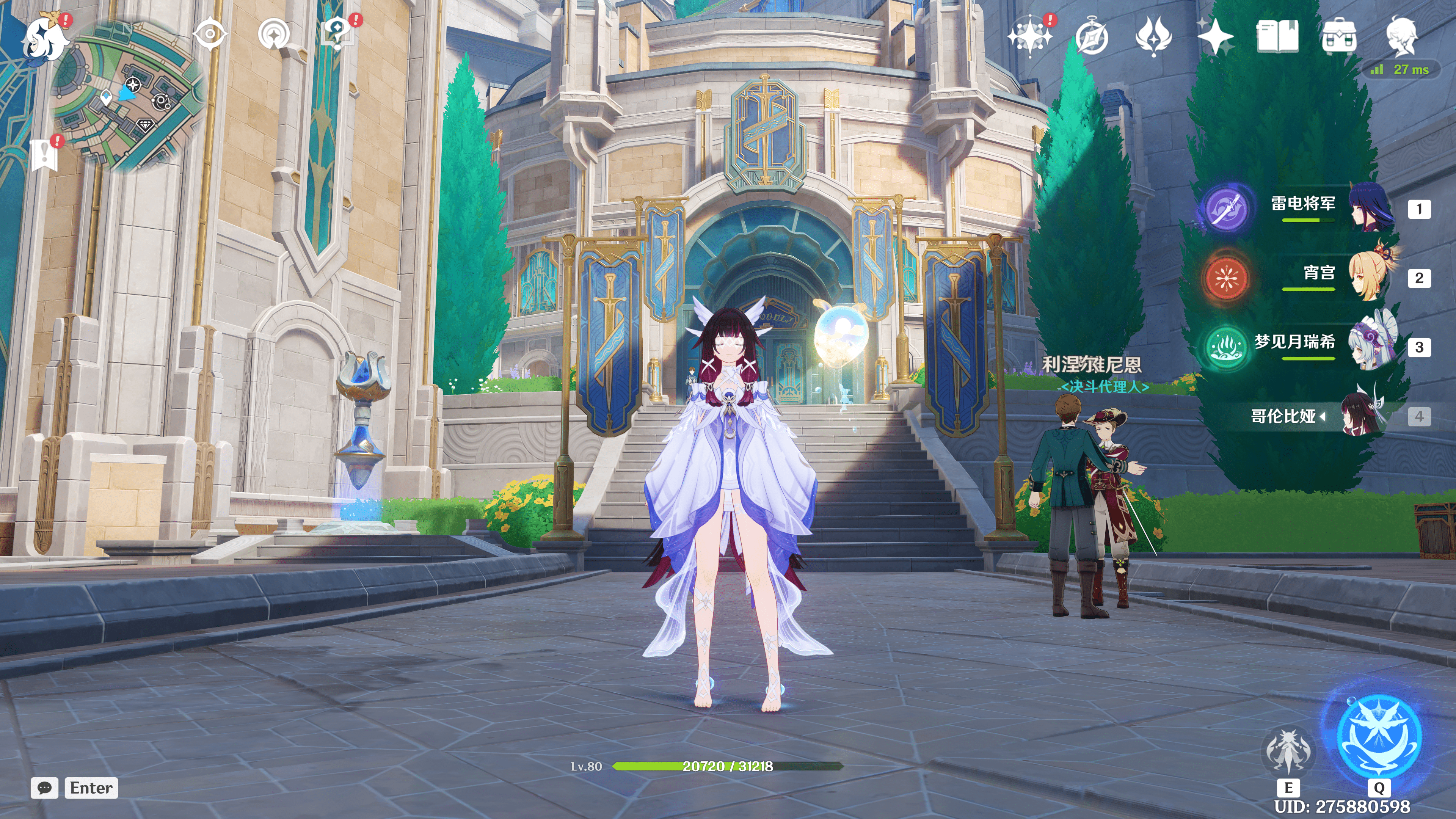Open the Paimon menu icon
1456x819 pixels.
click(x=45, y=38)
